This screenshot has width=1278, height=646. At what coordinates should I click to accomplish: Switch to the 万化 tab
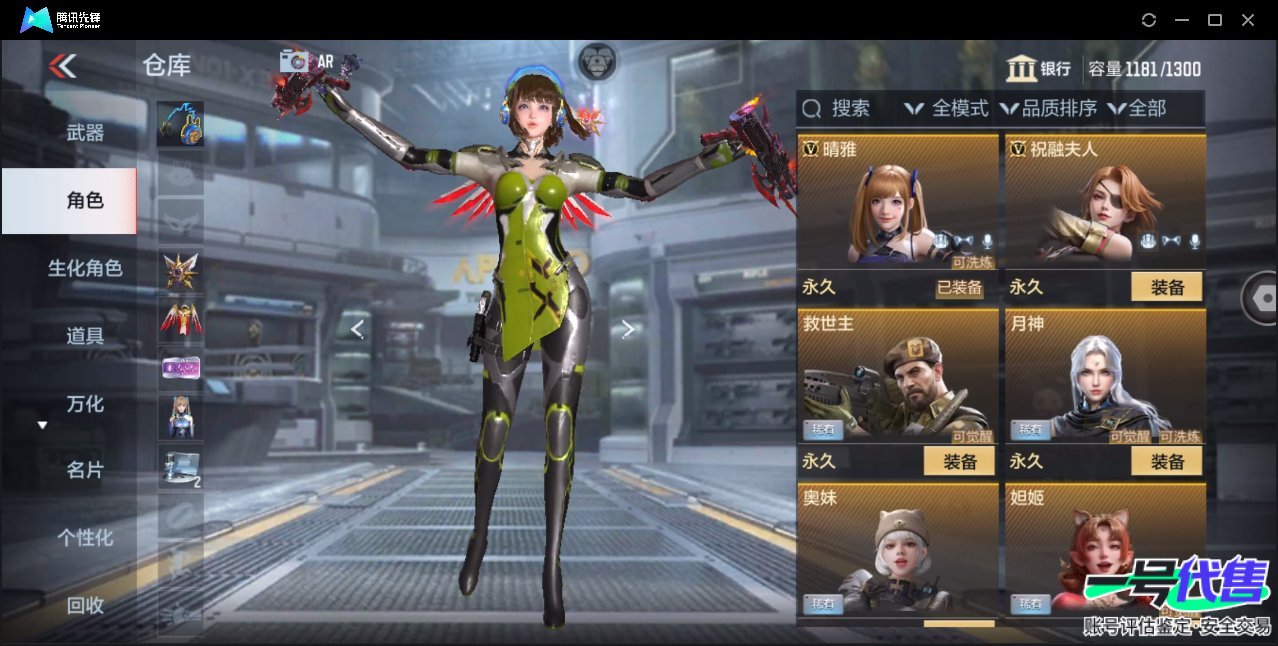click(85, 404)
